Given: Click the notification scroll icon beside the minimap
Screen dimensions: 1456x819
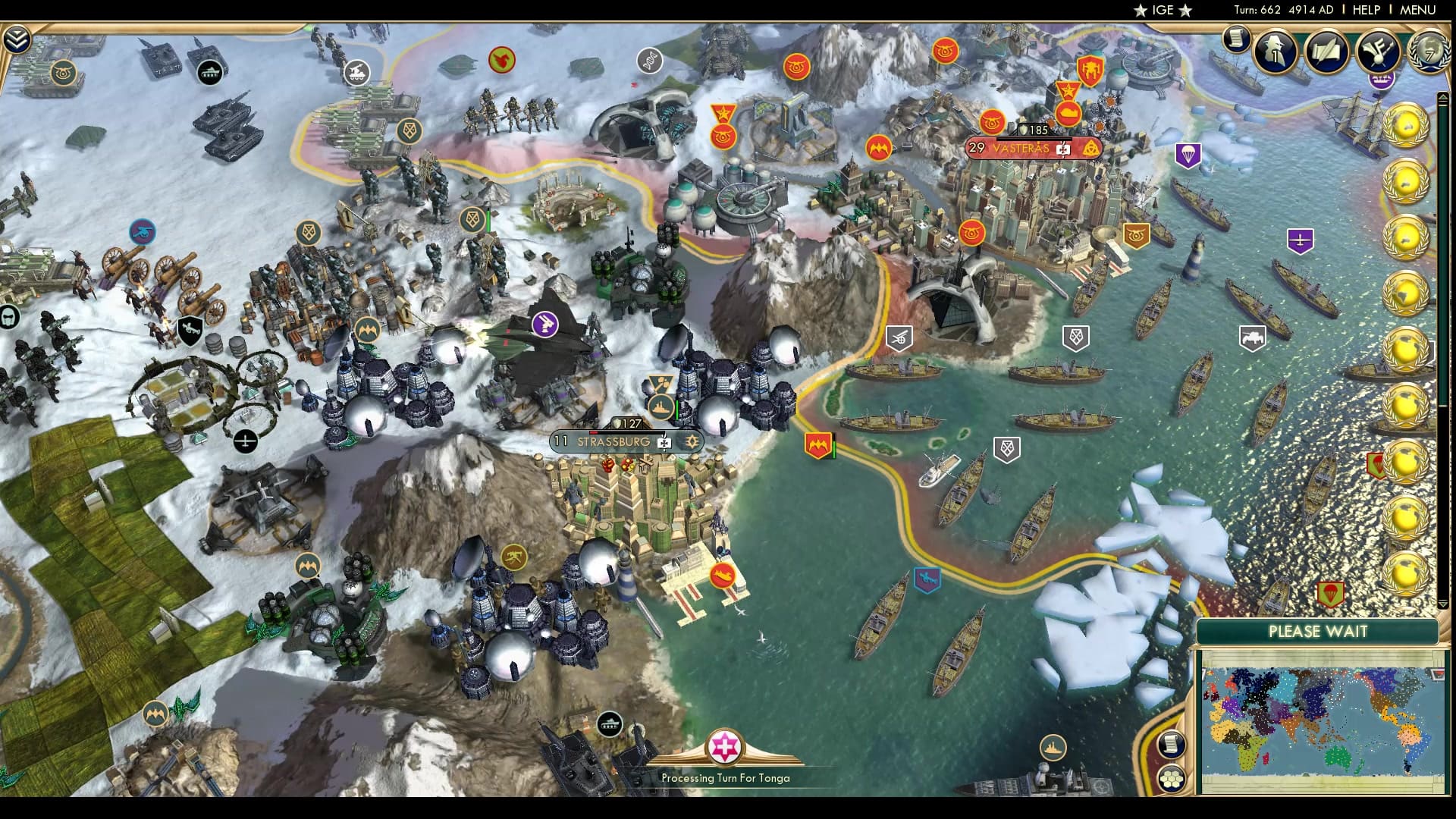Looking at the screenshot, I should (x=1173, y=745).
